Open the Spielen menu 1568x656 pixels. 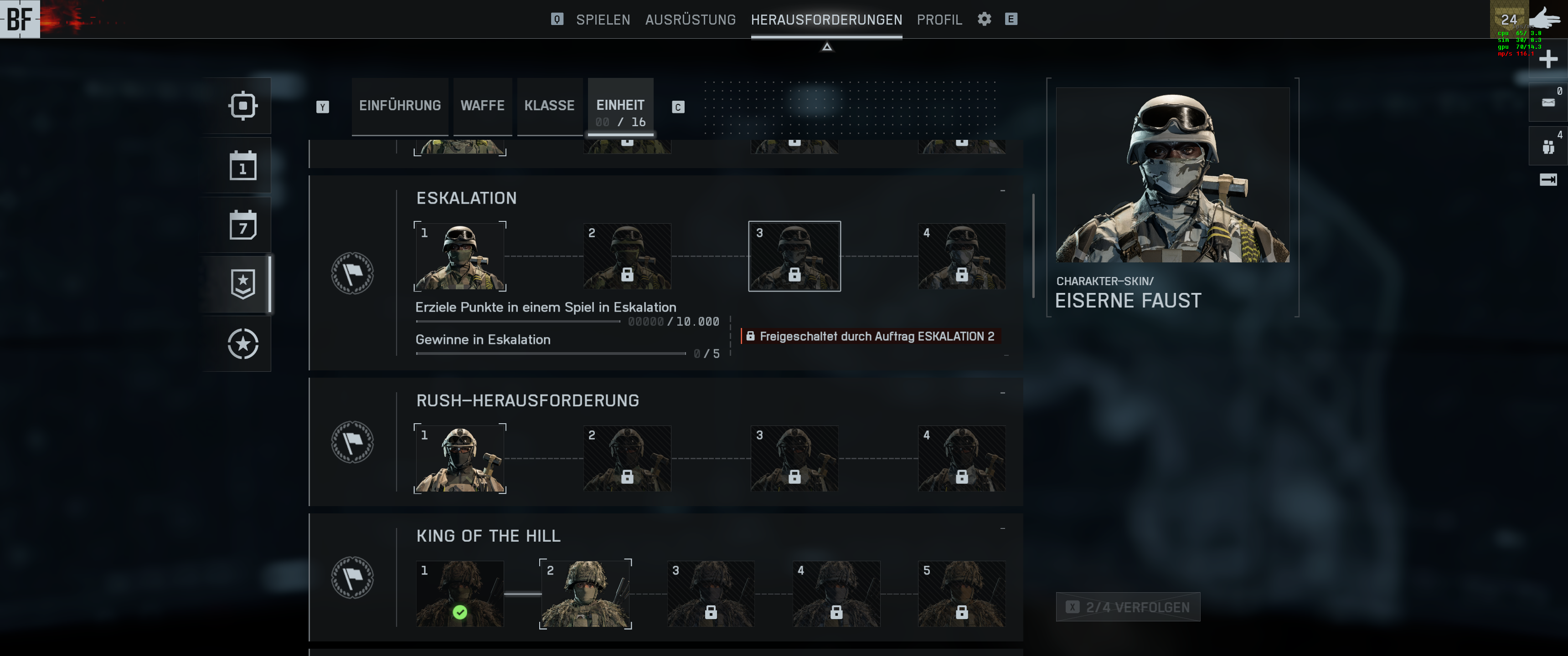tap(603, 20)
